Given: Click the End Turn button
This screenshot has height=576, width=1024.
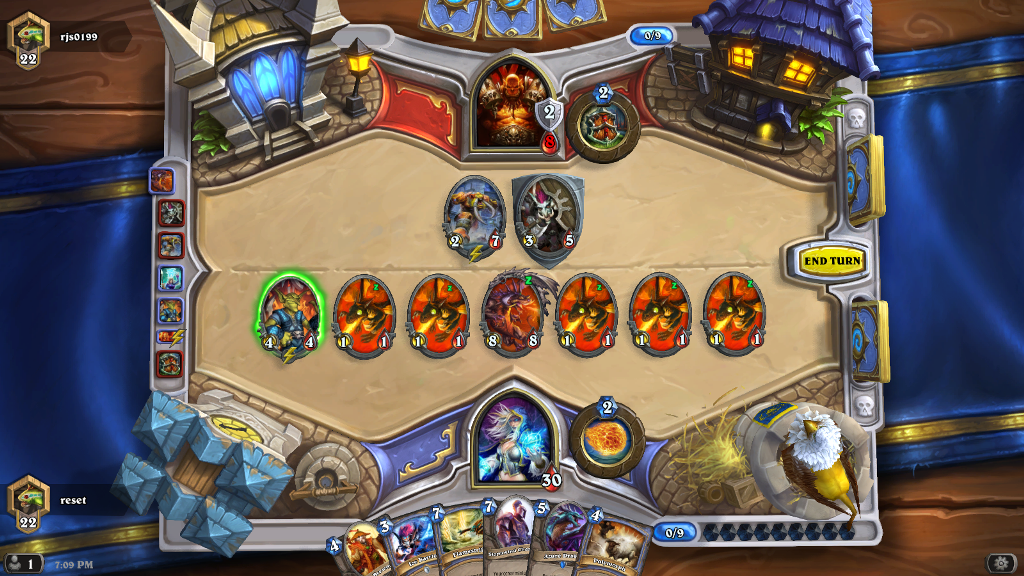Looking at the screenshot, I should tap(832, 261).
